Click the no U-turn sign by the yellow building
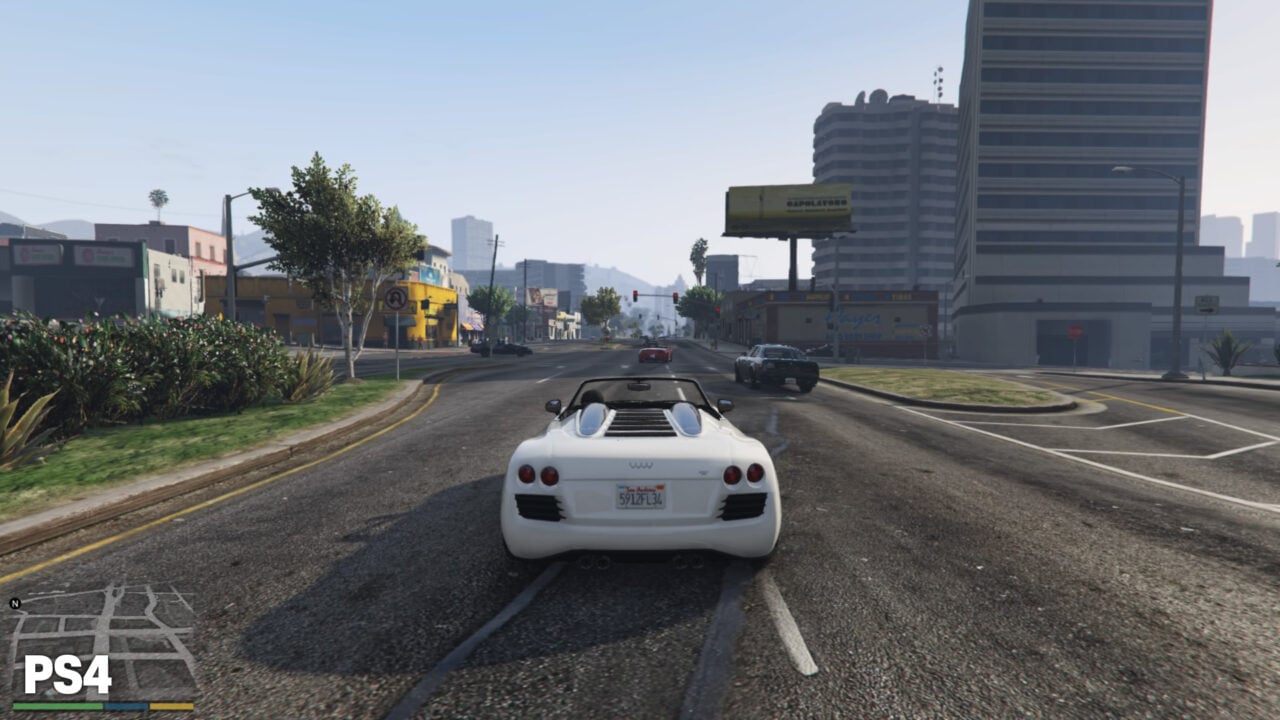Image resolution: width=1280 pixels, height=720 pixels. (x=394, y=297)
